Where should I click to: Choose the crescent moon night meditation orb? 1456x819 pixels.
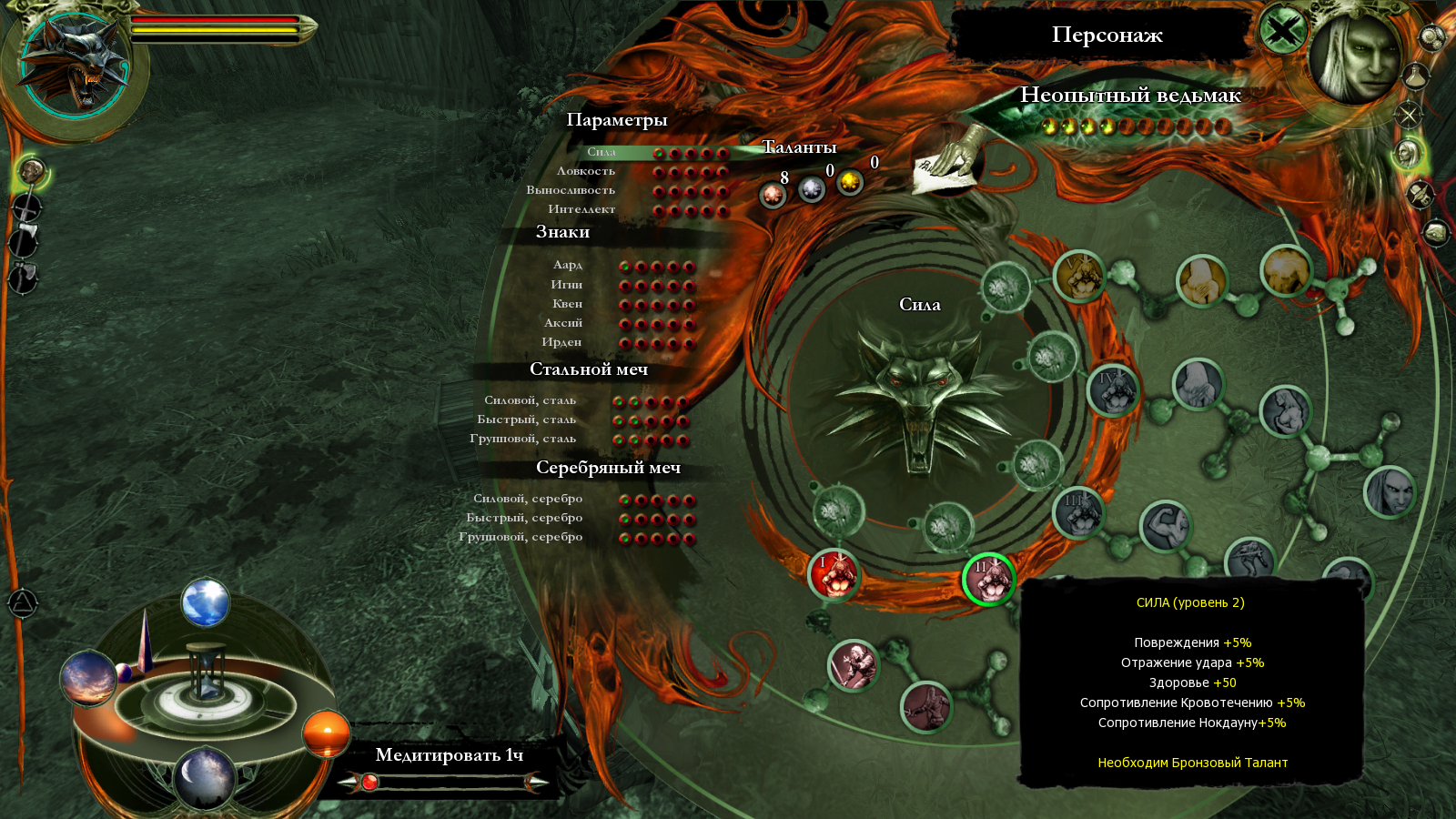click(204, 777)
